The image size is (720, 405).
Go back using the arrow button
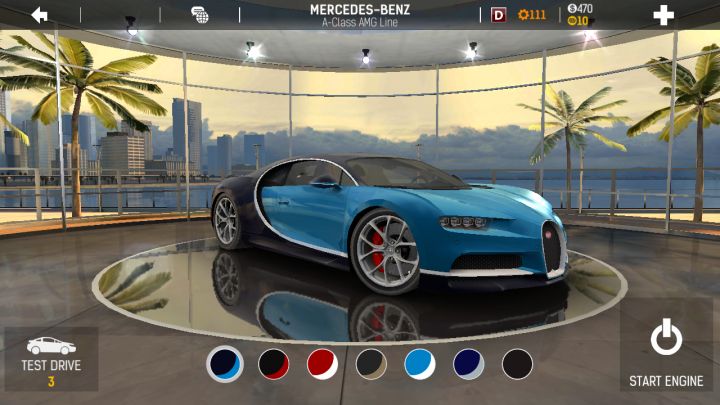coord(40,14)
